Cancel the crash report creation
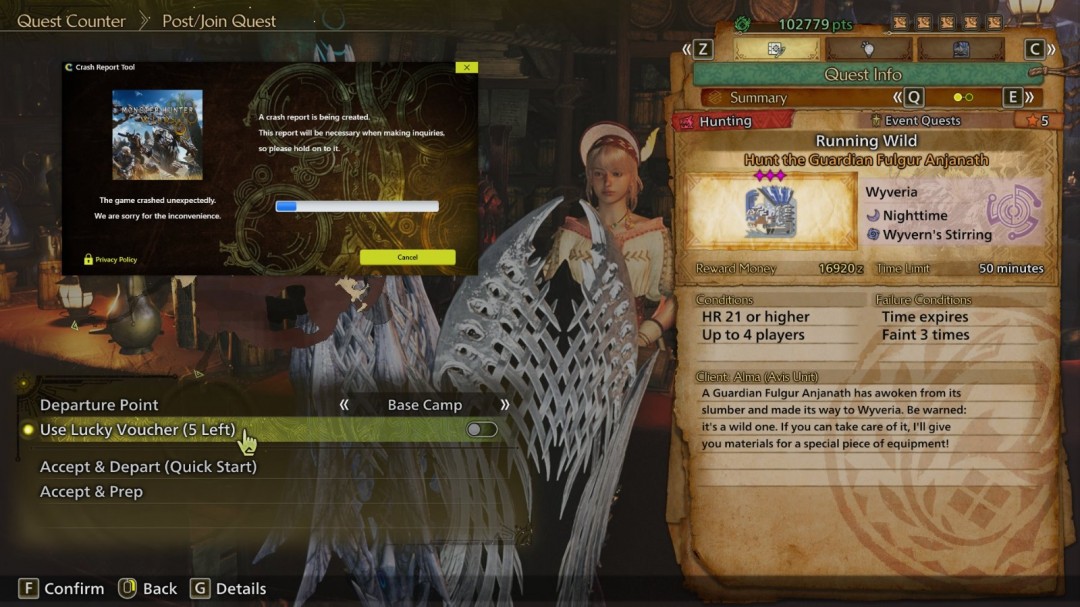The height and width of the screenshot is (607, 1080). coord(407,257)
